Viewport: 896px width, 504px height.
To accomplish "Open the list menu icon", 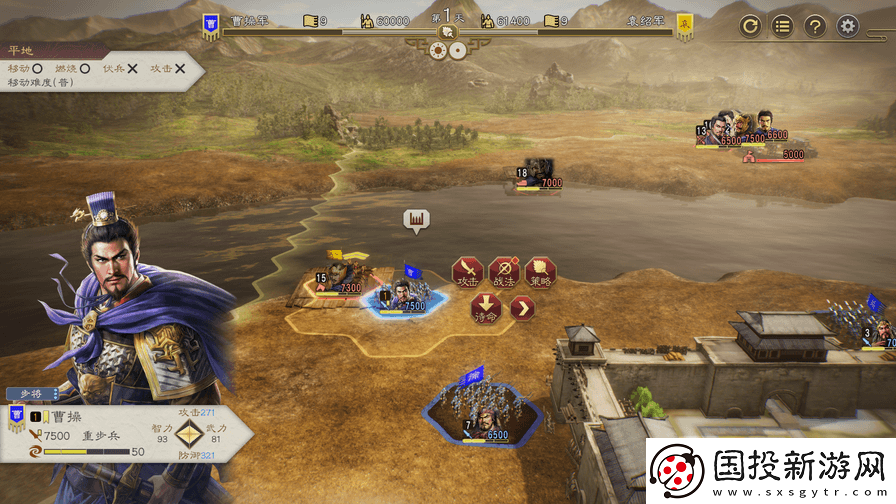I will pos(783,26).
